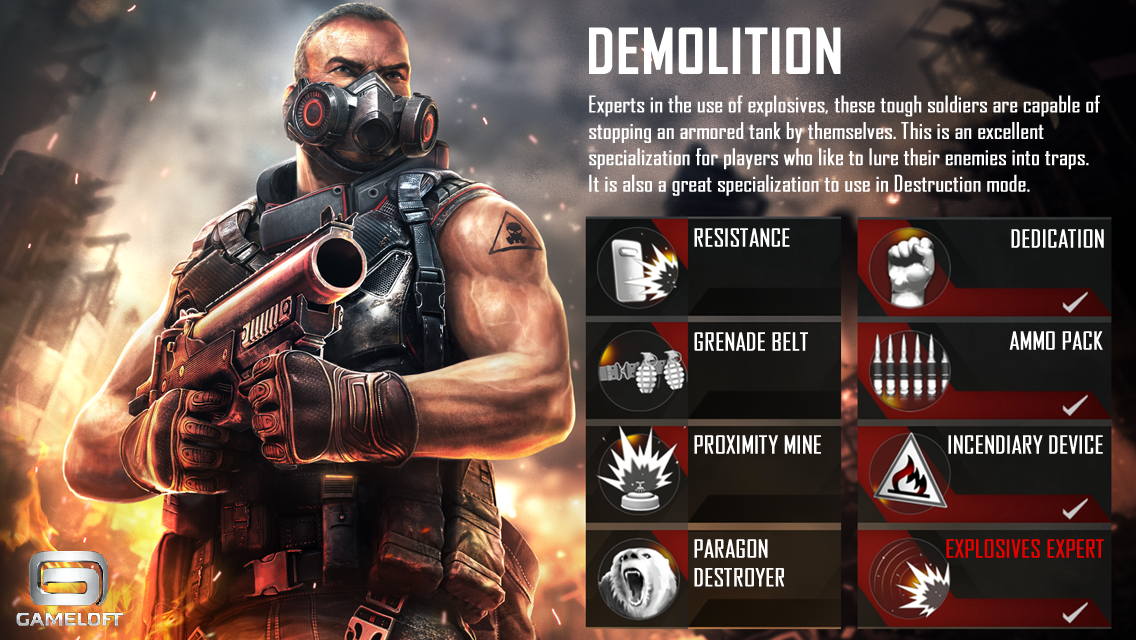Select the Incendiary Device skill

coord(984,472)
